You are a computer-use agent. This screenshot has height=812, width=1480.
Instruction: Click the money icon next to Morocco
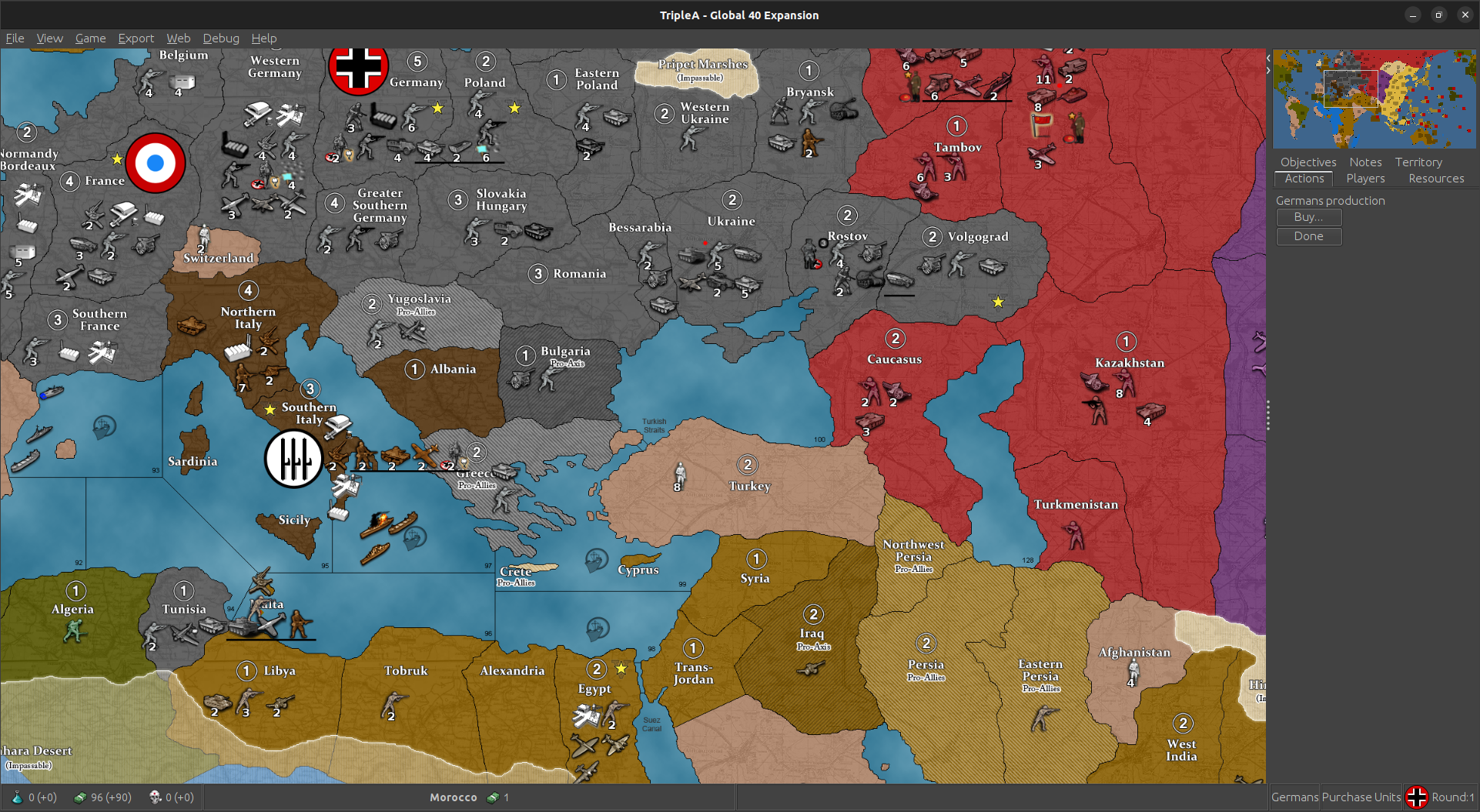[x=493, y=797]
